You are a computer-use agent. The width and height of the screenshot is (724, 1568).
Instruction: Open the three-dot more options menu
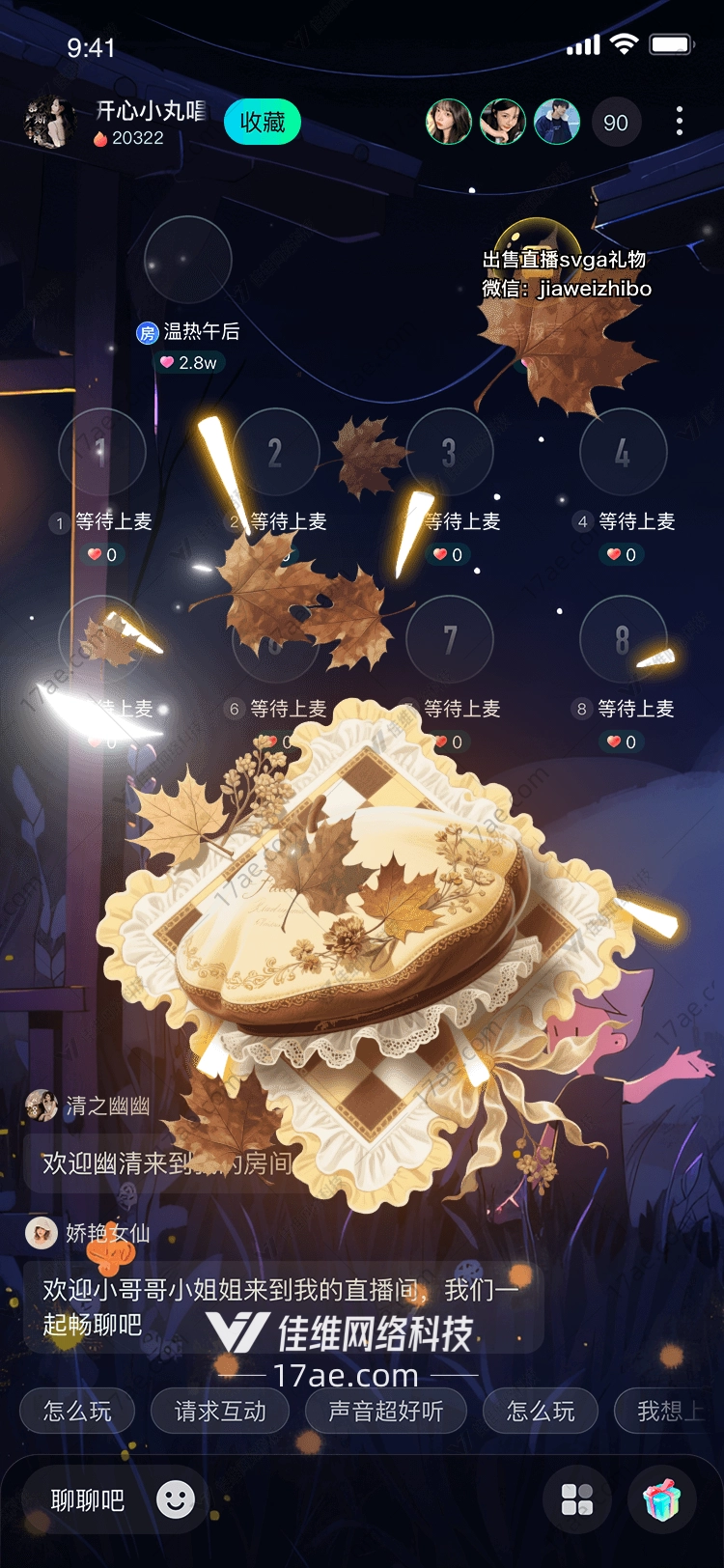(680, 122)
